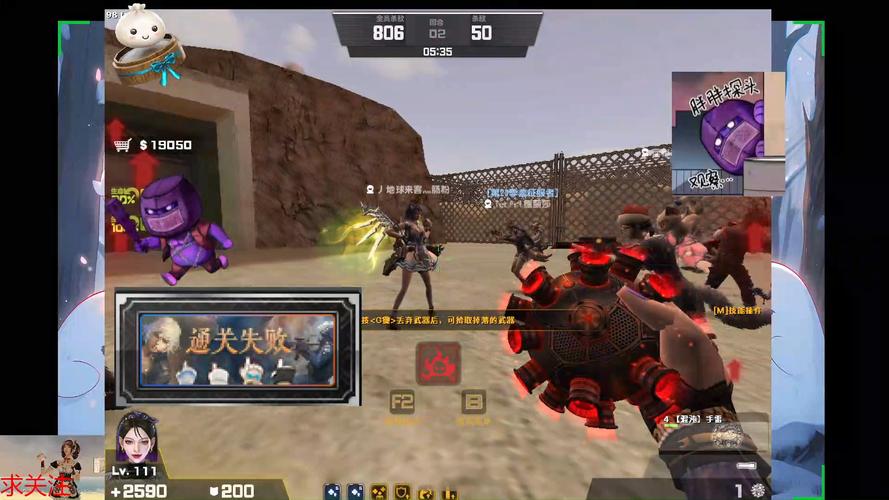Open the shop via the cart icon
The width and height of the screenshot is (889, 500).
[123, 145]
